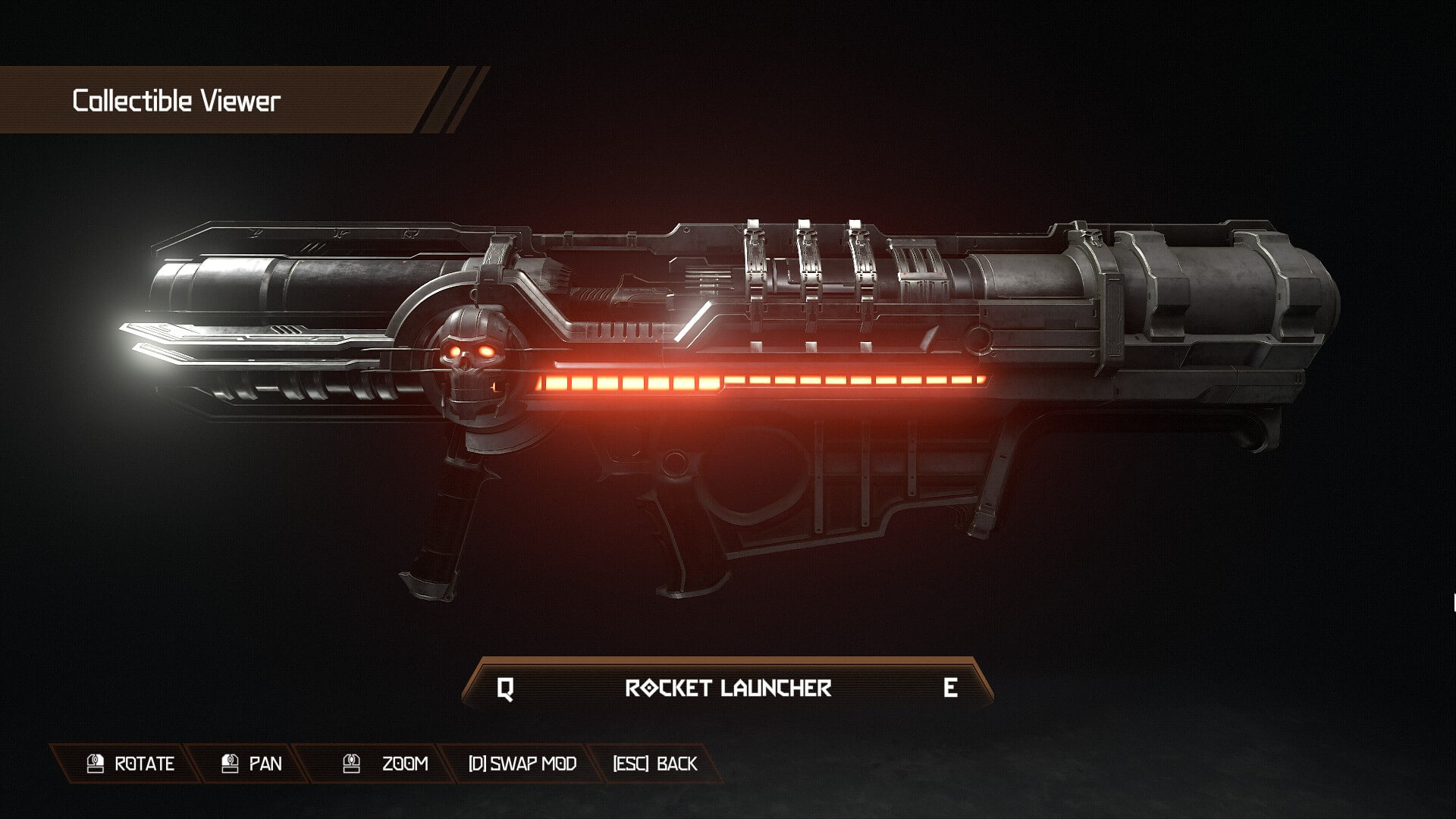Click the Zoom camera mouse icon
1456x819 pixels.
(x=350, y=764)
